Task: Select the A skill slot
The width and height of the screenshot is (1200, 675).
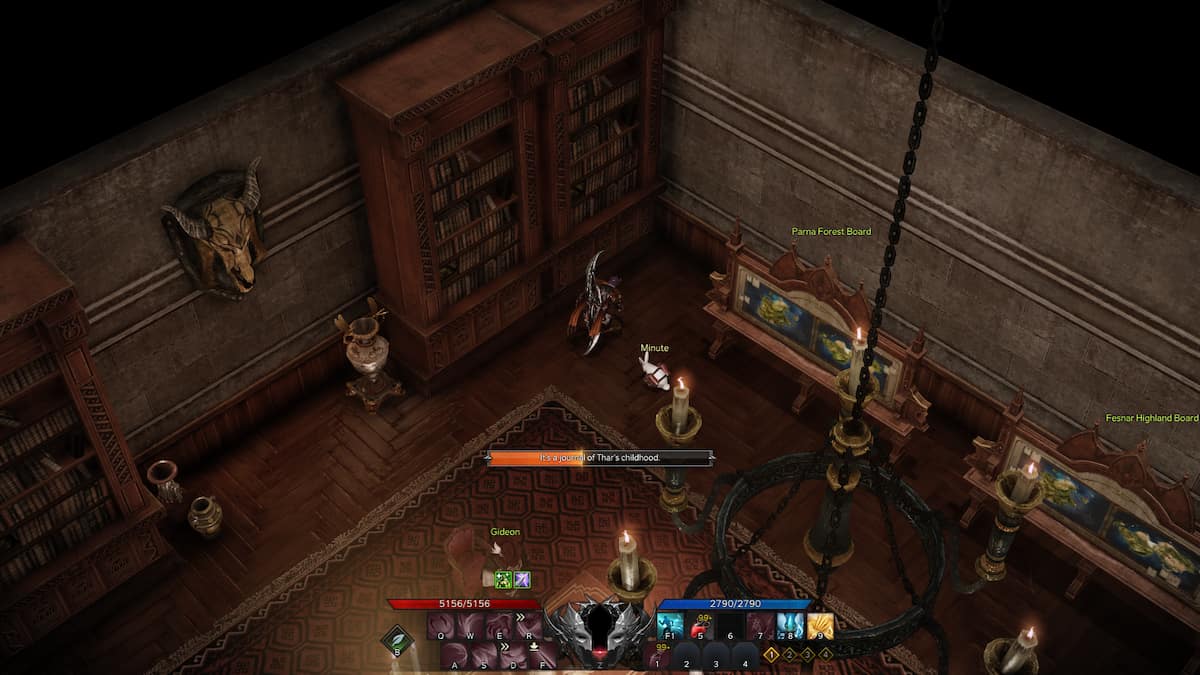Action: click(455, 656)
